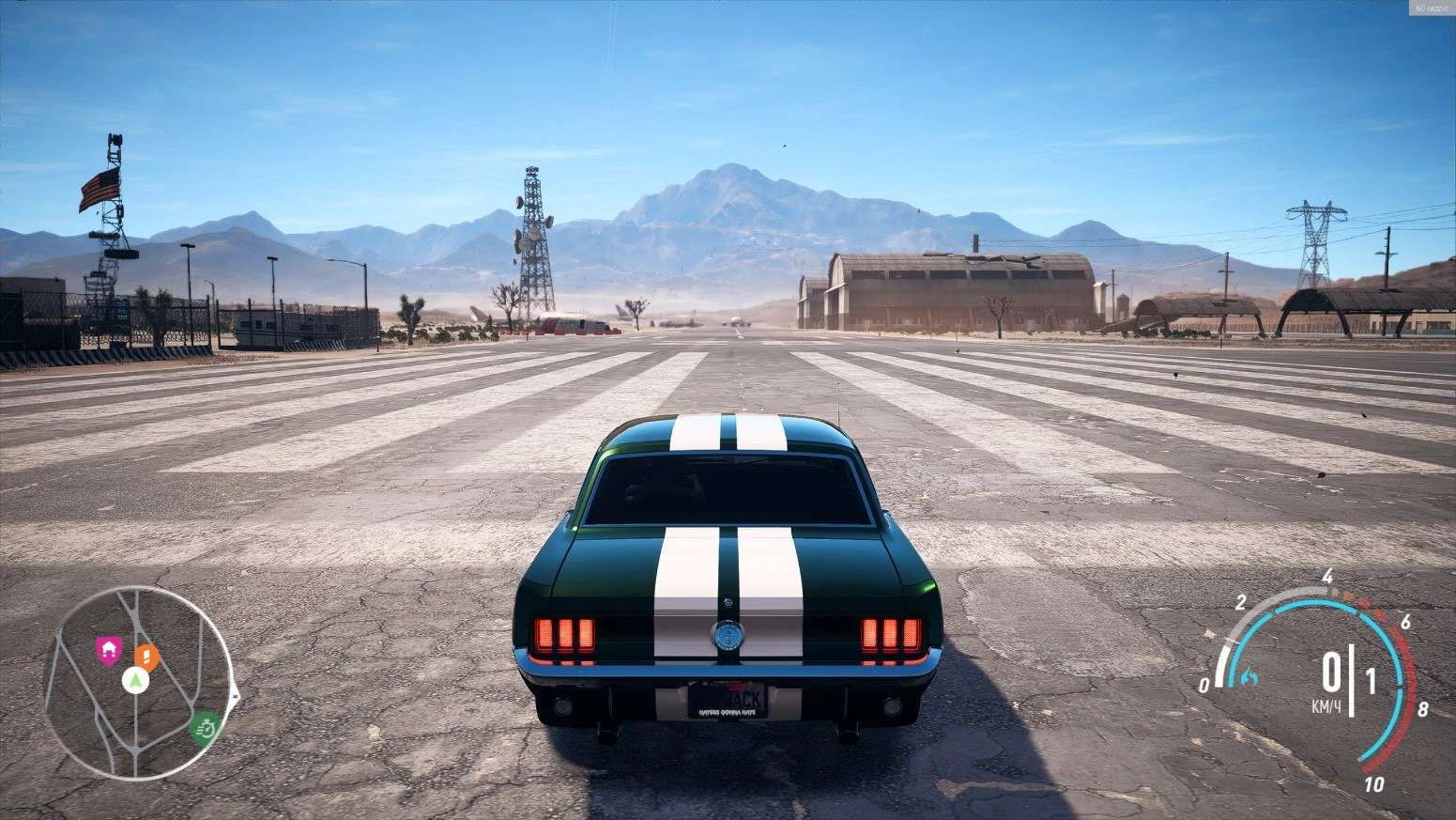Expand the KM/Ч speed readout
Image resolution: width=1456 pixels, height=820 pixels.
tap(1329, 704)
